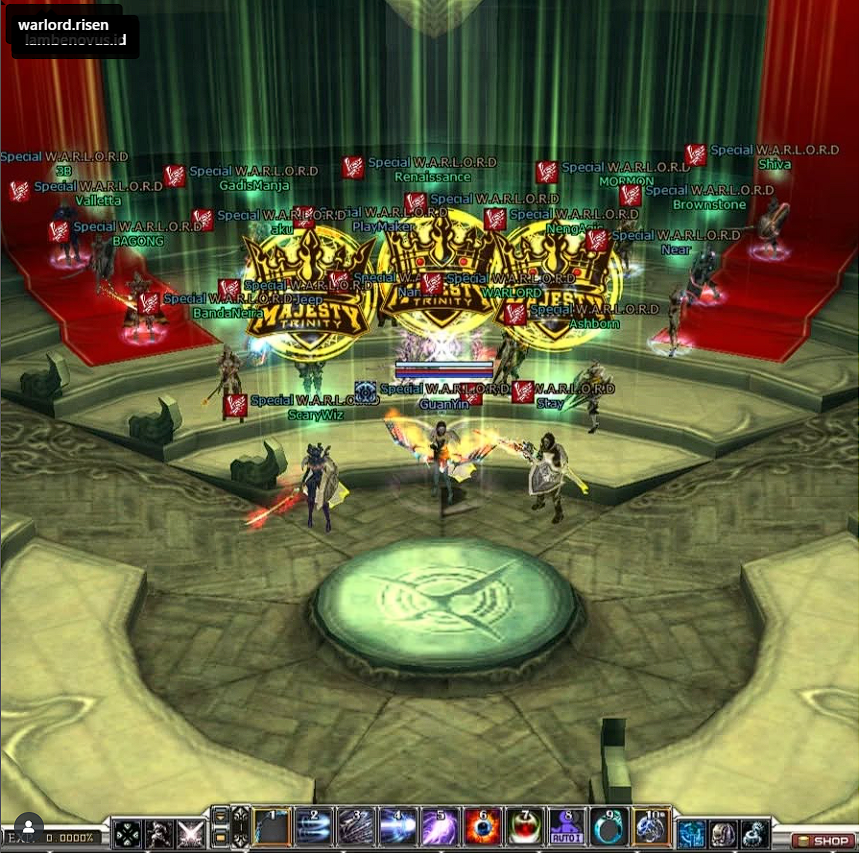This screenshot has width=859, height=853.
Task: Click the round profile avatar icon
Action: pos(29,827)
